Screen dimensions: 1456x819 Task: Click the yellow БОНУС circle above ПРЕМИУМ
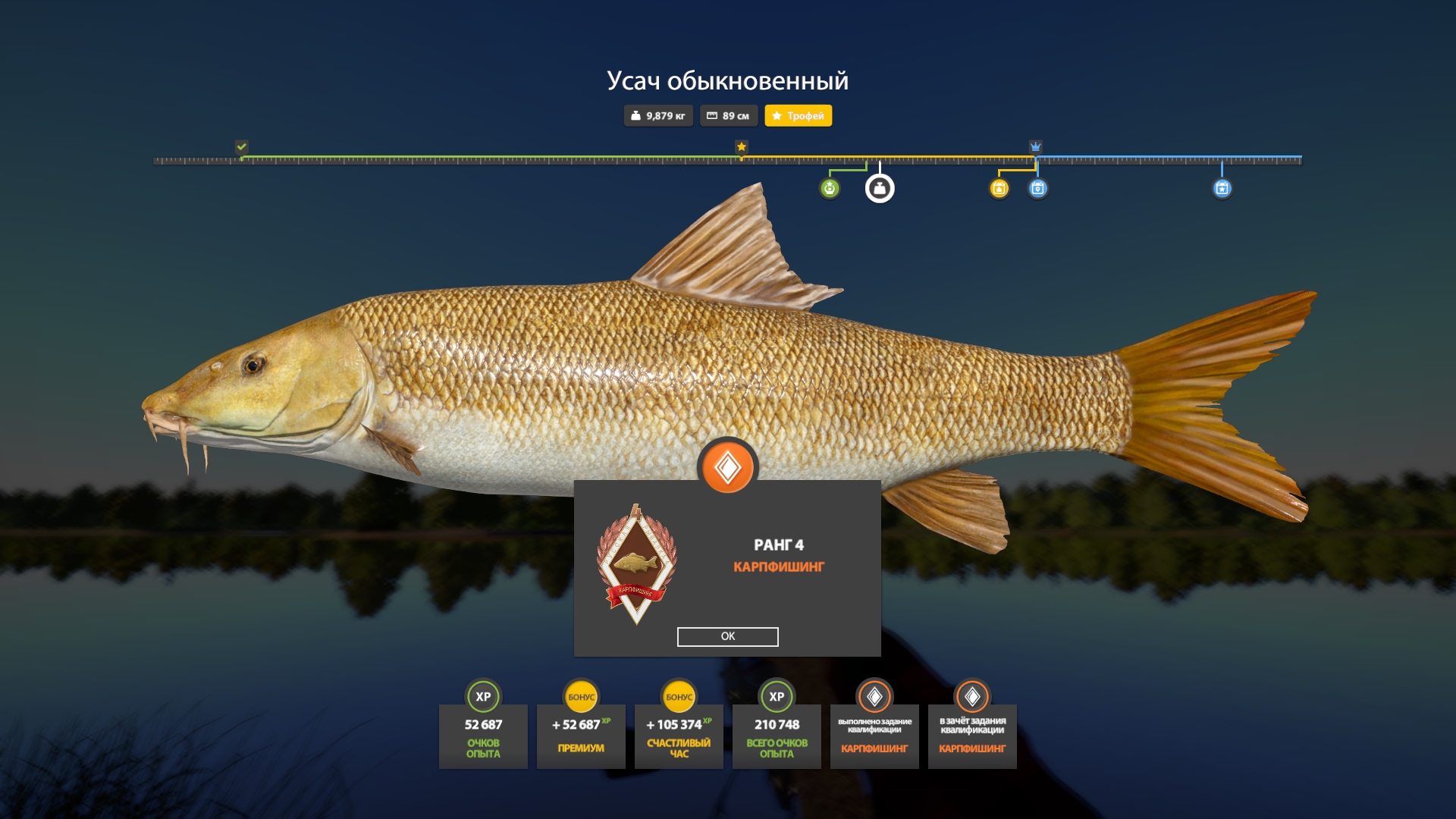pos(582,695)
